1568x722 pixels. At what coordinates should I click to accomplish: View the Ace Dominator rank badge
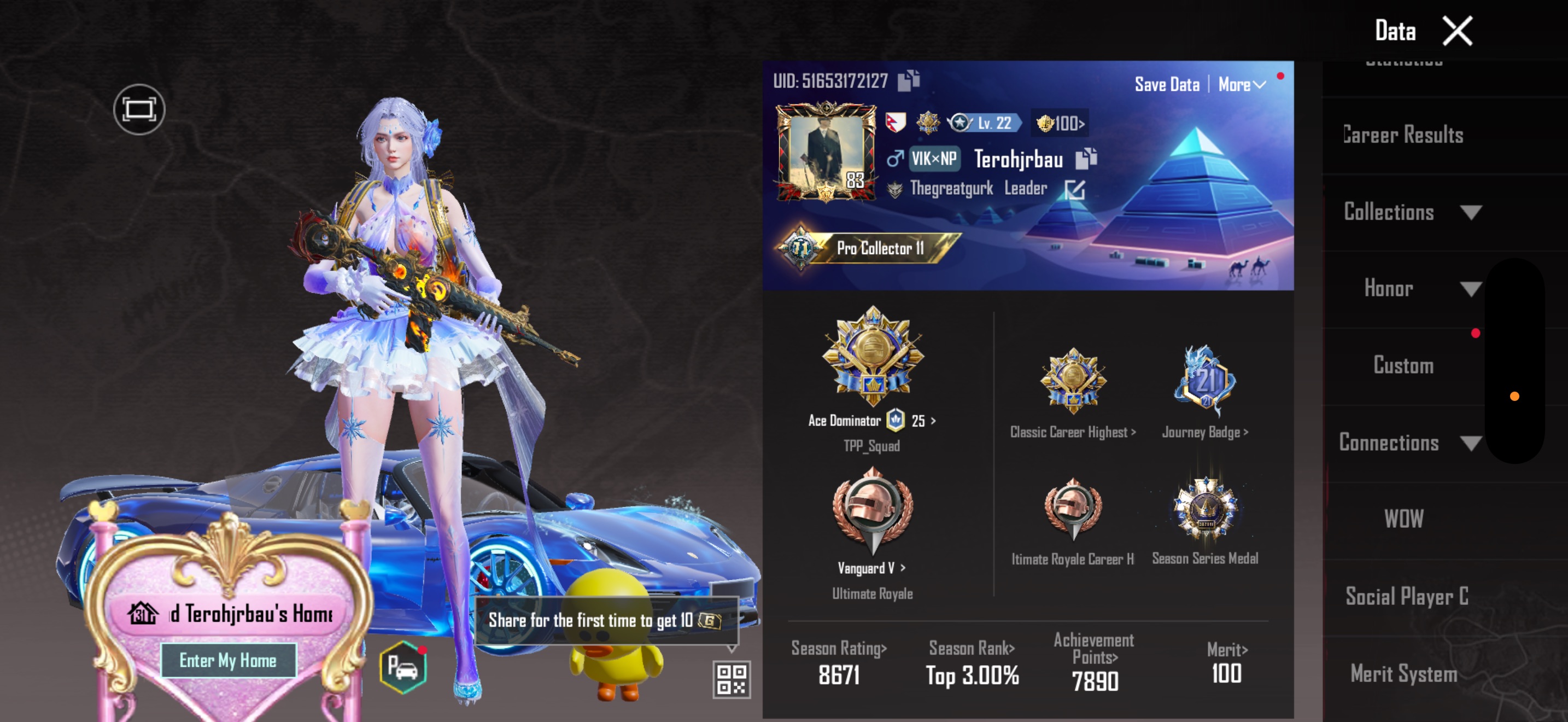(872, 357)
